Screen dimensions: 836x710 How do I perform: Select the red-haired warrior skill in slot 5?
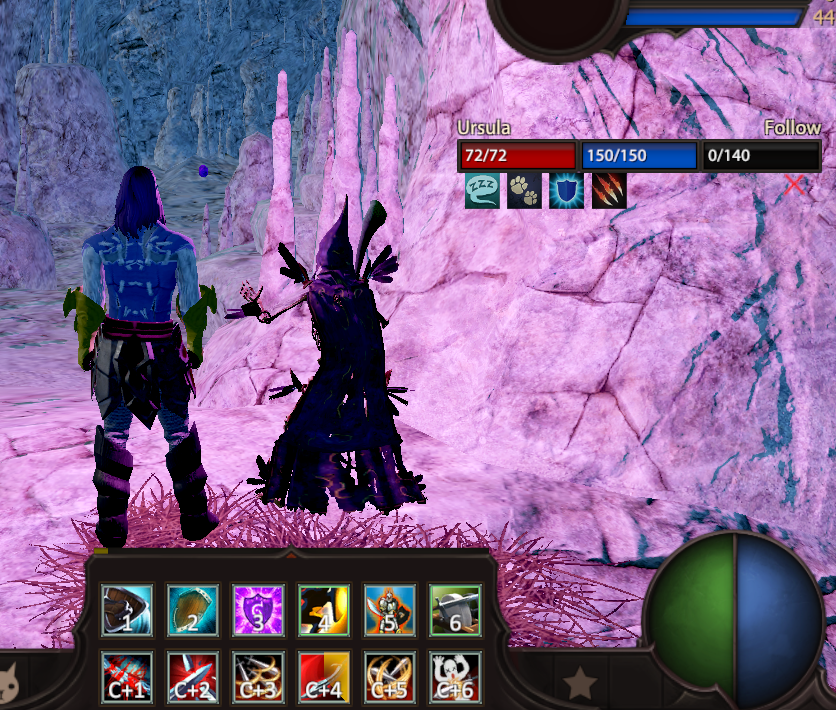coord(390,611)
